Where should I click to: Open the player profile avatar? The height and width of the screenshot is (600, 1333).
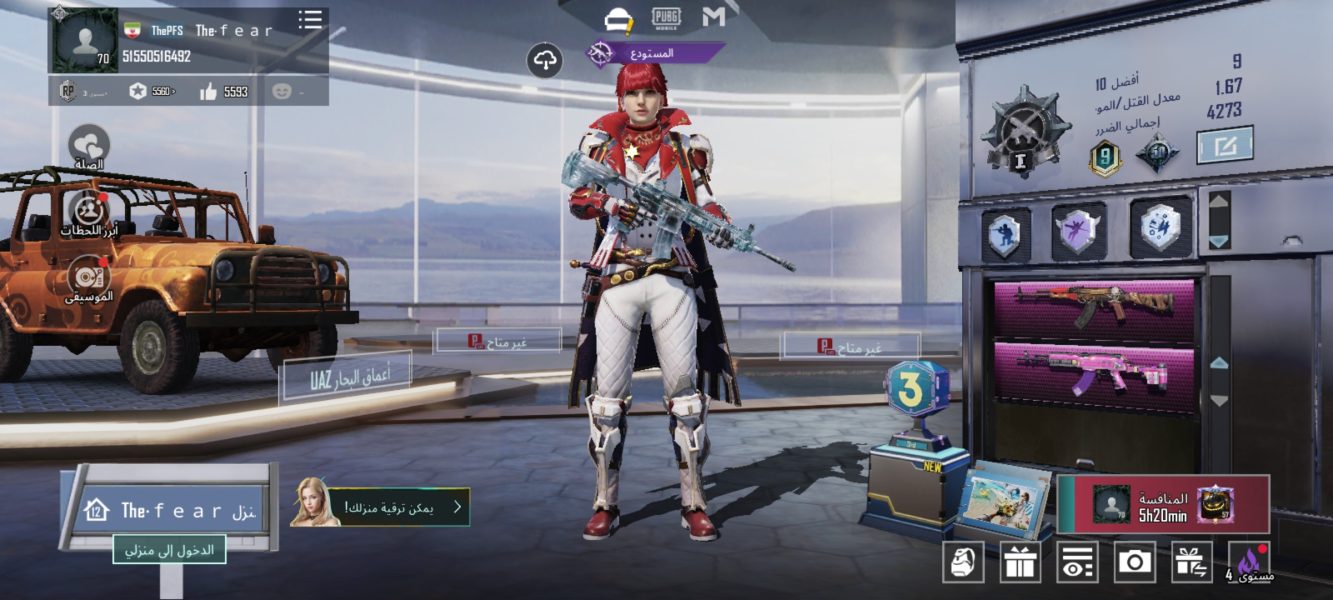click(x=84, y=41)
